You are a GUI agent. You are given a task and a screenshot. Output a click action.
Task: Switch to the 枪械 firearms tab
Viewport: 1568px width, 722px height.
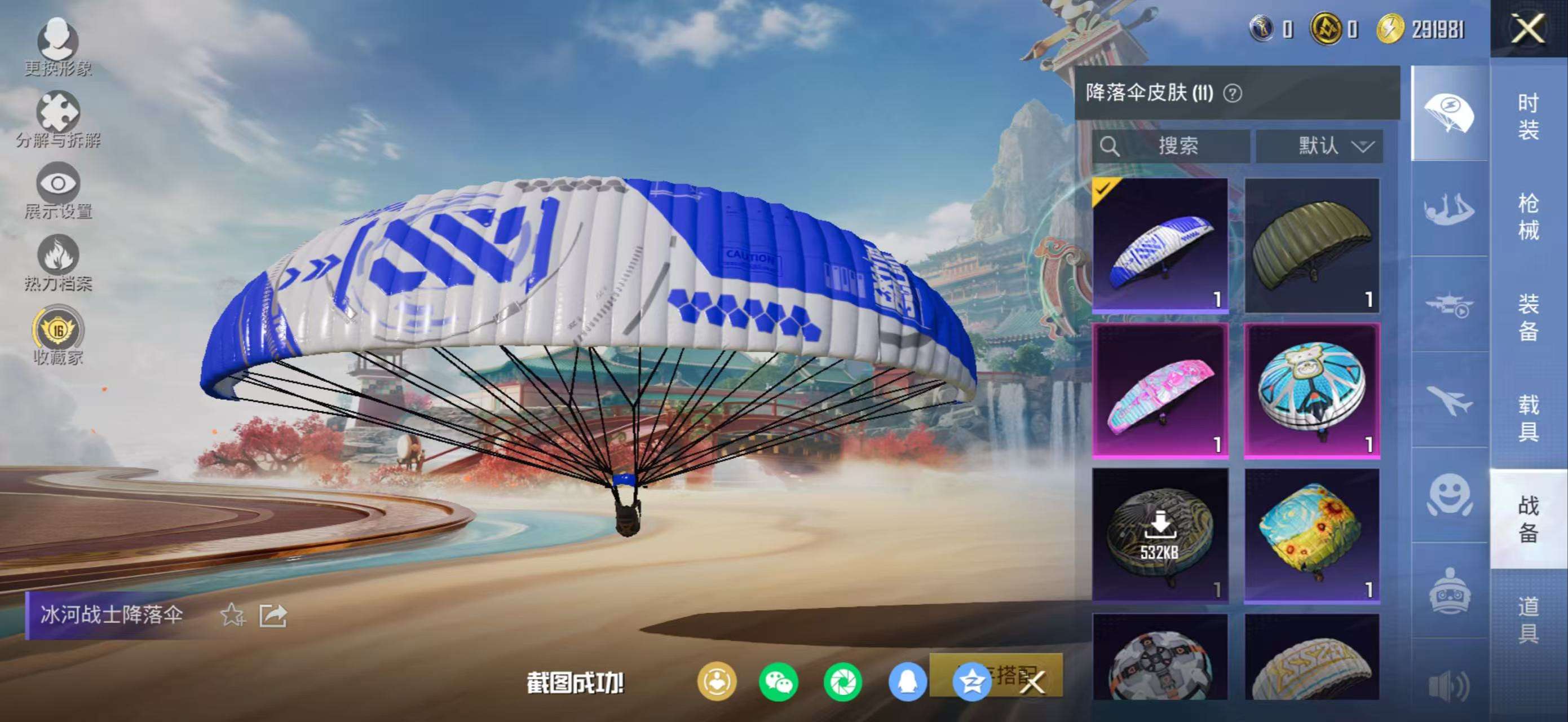(x=1528, y=217)
